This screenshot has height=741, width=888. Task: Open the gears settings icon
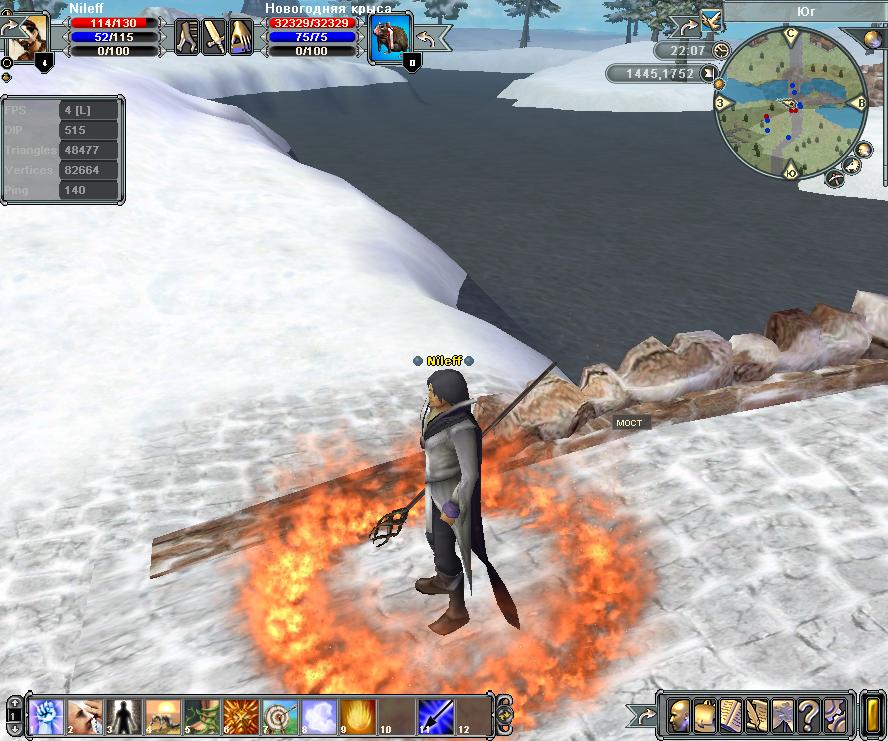click(834, 715)
